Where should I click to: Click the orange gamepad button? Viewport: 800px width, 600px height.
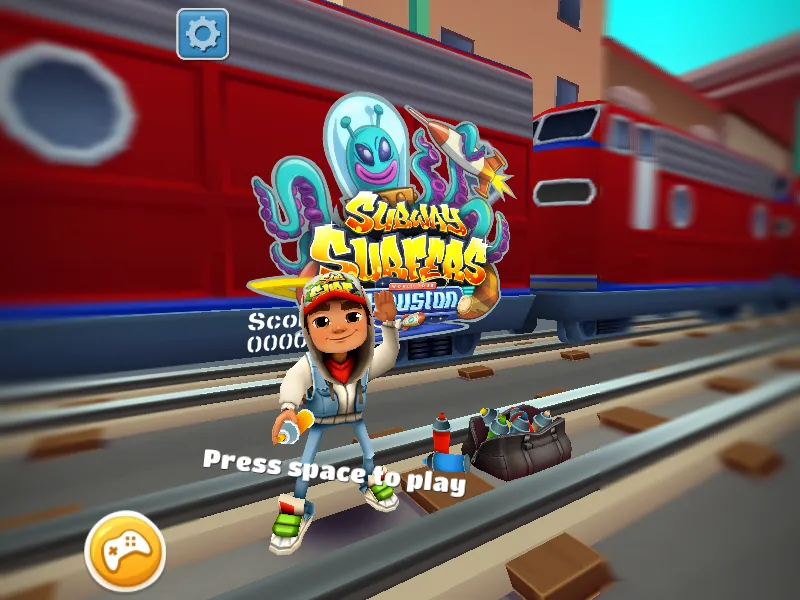click(125, 551)
